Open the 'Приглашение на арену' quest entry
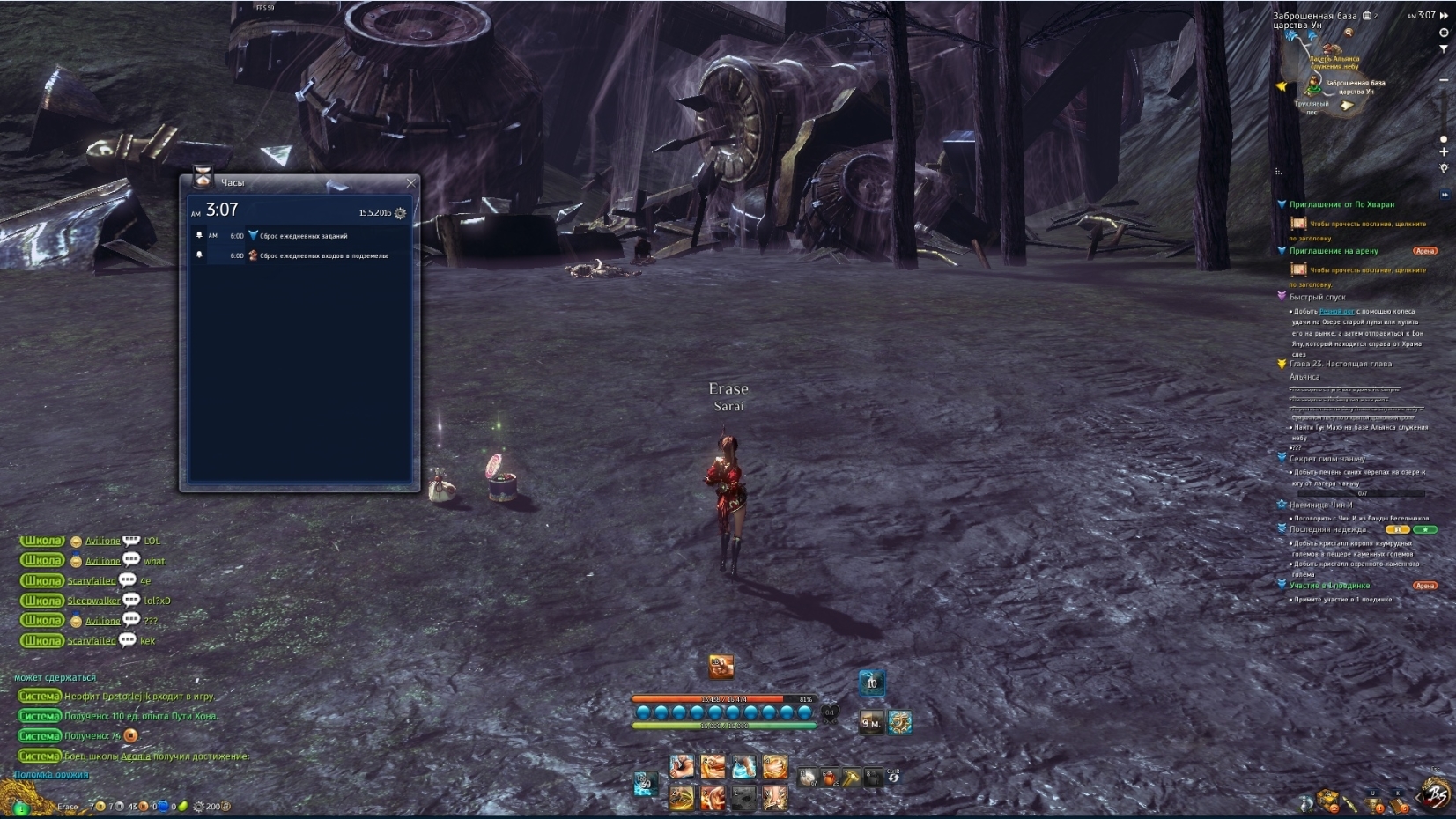The image size is (1456, 819). click(x=1334, y=251)
